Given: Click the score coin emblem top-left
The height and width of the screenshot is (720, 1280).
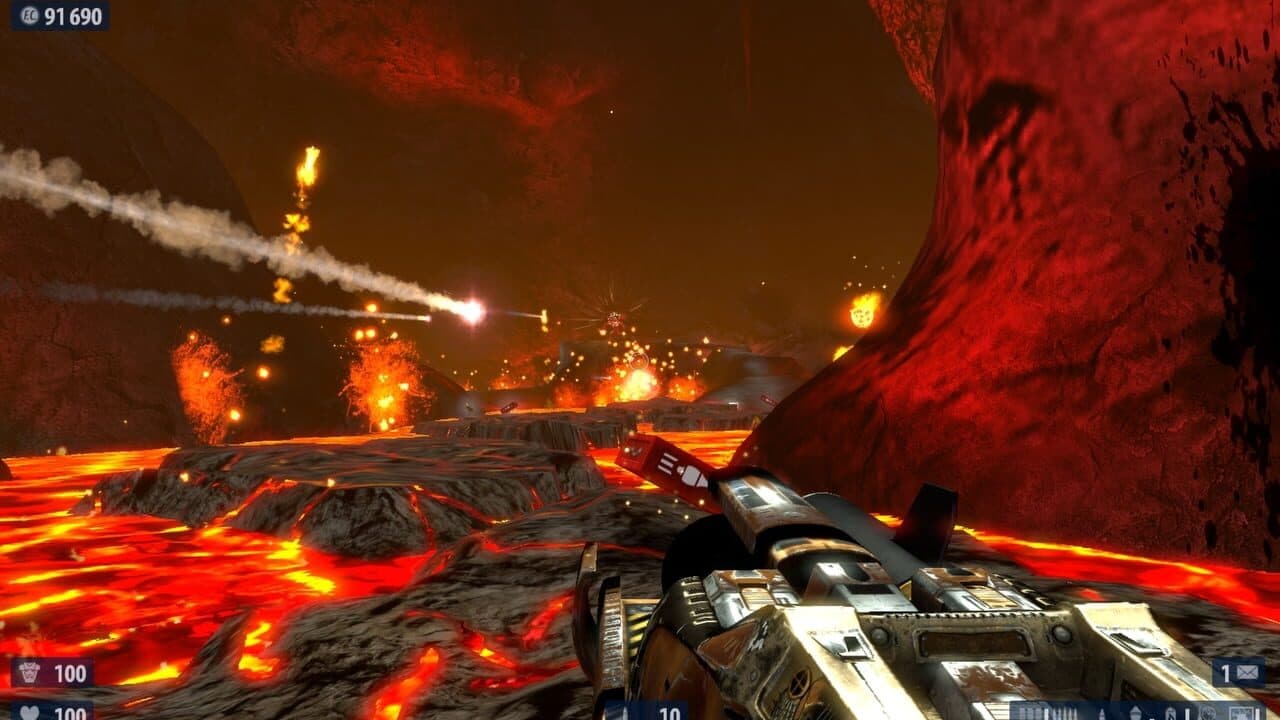Looking at the screenshot, I should pyautogui.click(x=28, y=15).
